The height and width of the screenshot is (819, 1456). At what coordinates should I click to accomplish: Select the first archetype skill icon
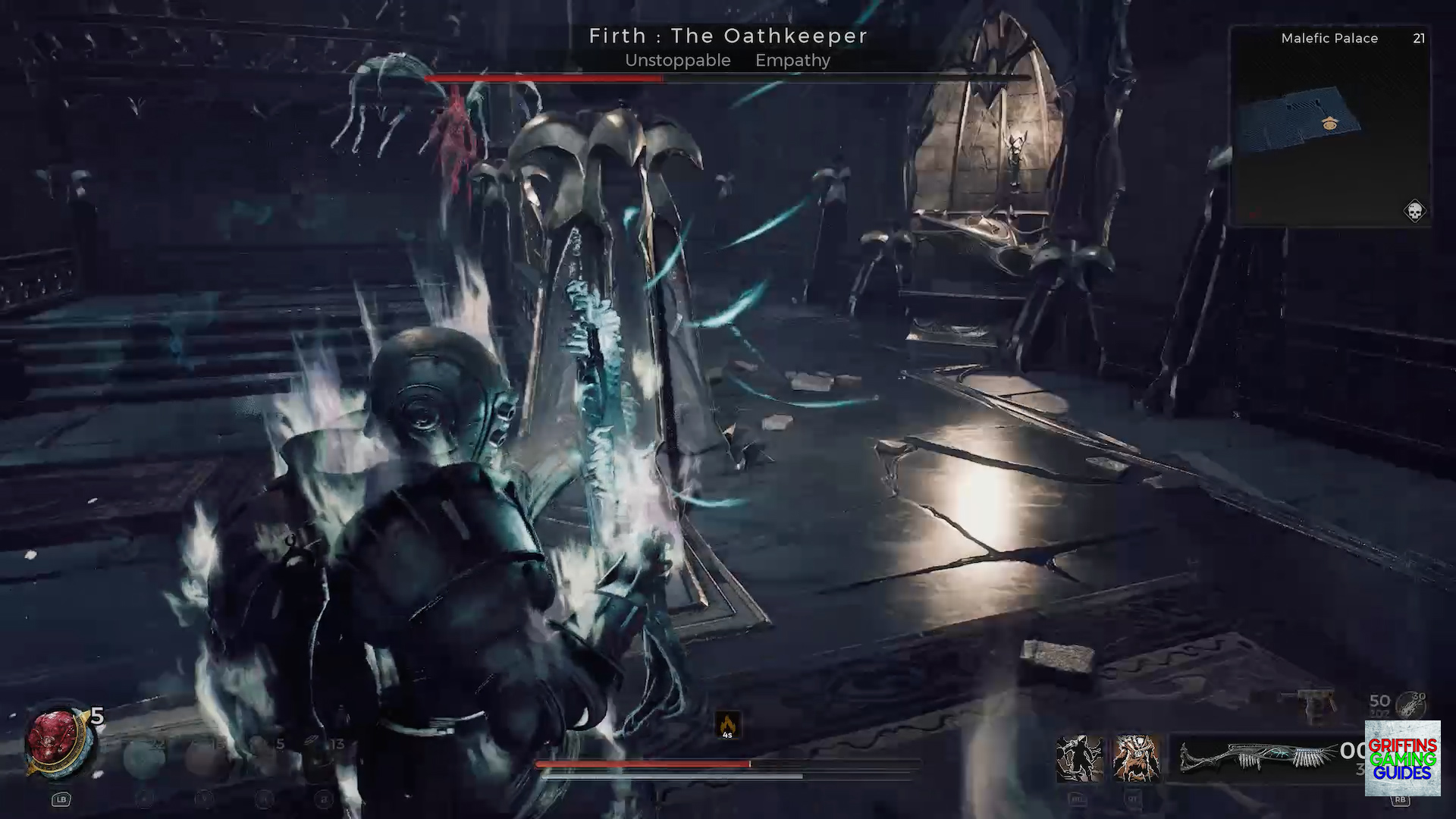[x=1078, y=758]
